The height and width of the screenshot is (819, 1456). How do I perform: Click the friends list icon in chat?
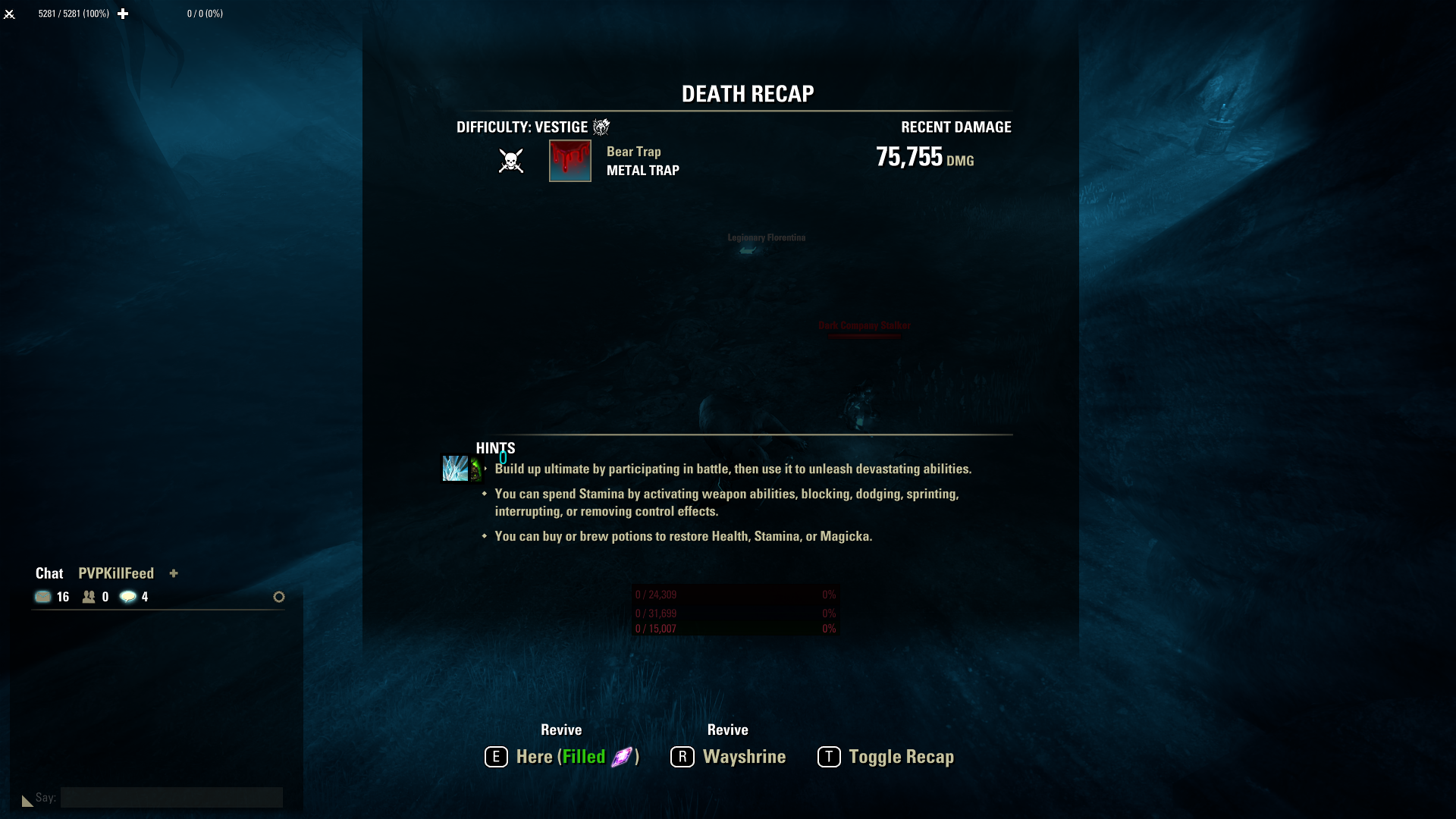pyautogui.click(x=88, y=597)
